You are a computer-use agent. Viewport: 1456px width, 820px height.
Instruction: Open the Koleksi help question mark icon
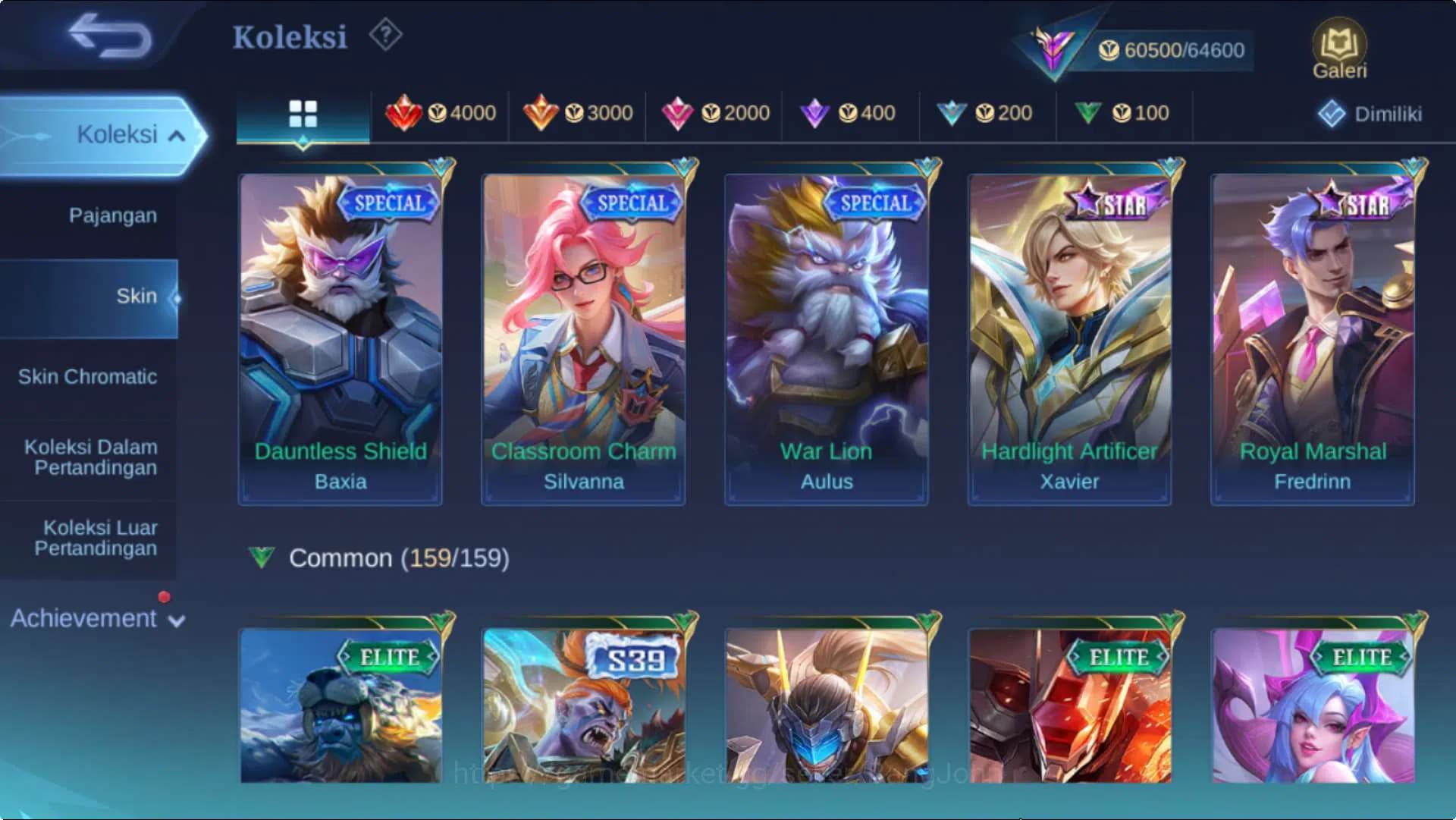pyautogui.click(x=385, y=35)
